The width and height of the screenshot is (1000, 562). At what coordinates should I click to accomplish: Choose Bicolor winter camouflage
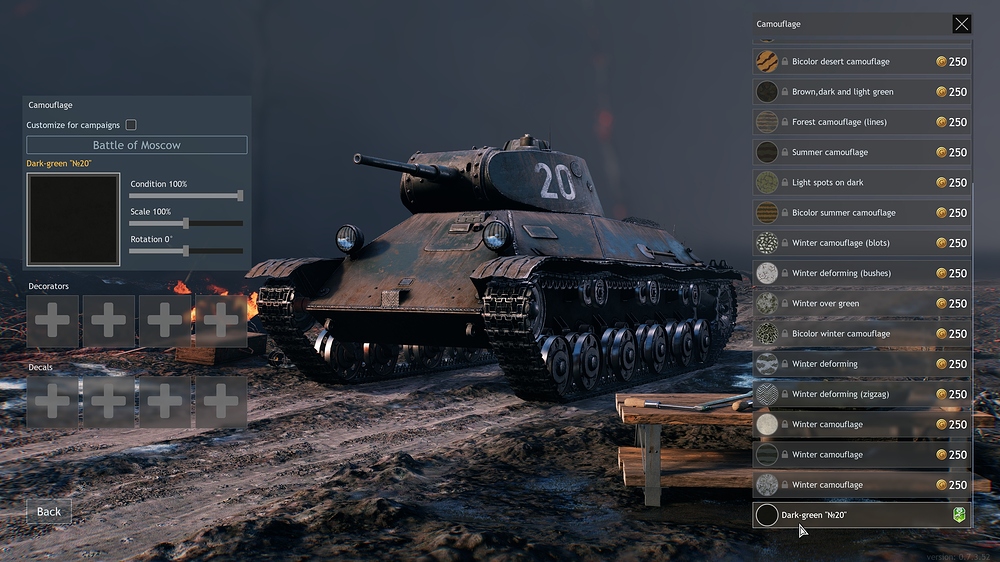click(861, 334)
